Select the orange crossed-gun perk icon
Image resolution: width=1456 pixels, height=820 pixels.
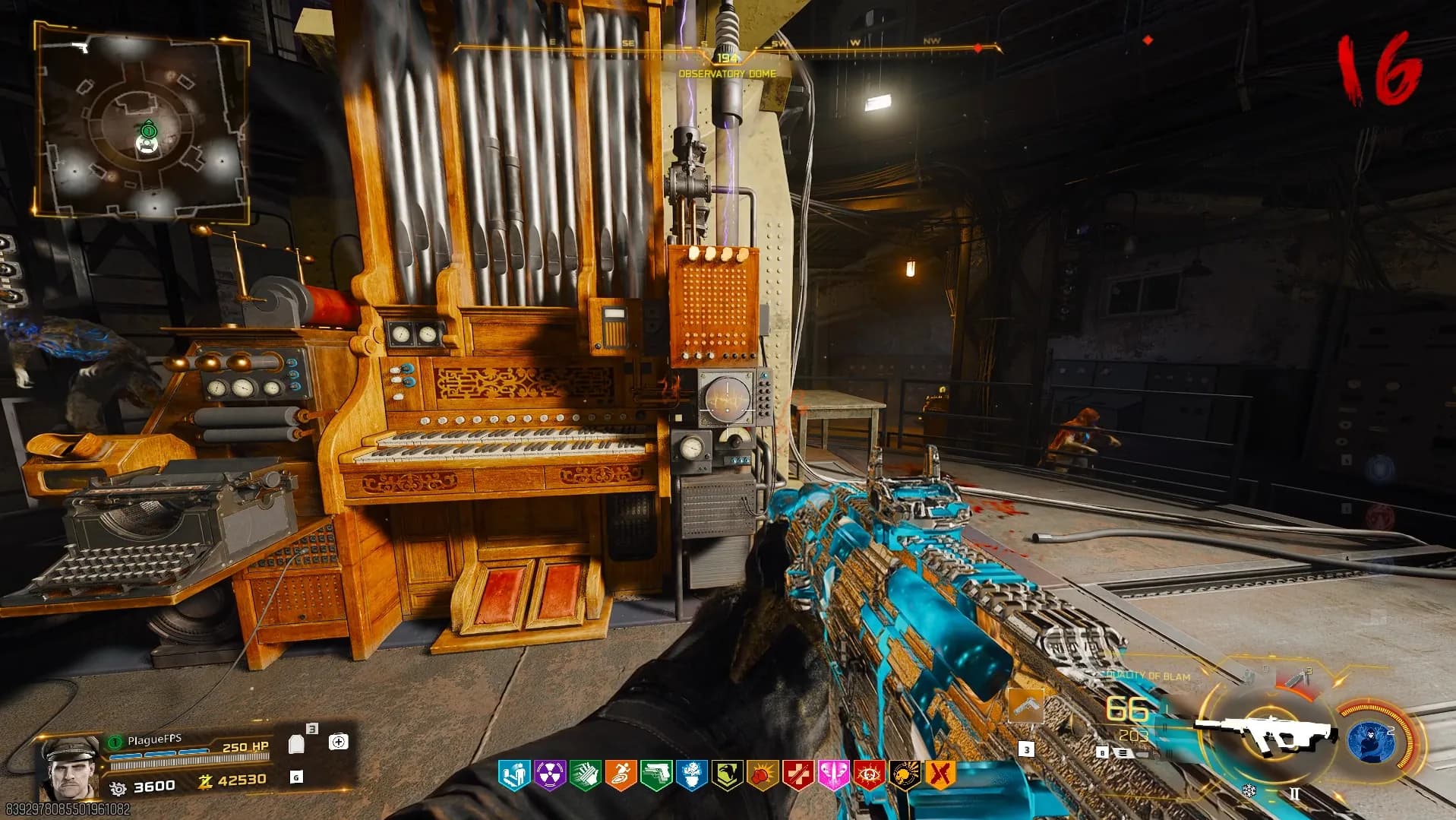[x=940, y=774]
